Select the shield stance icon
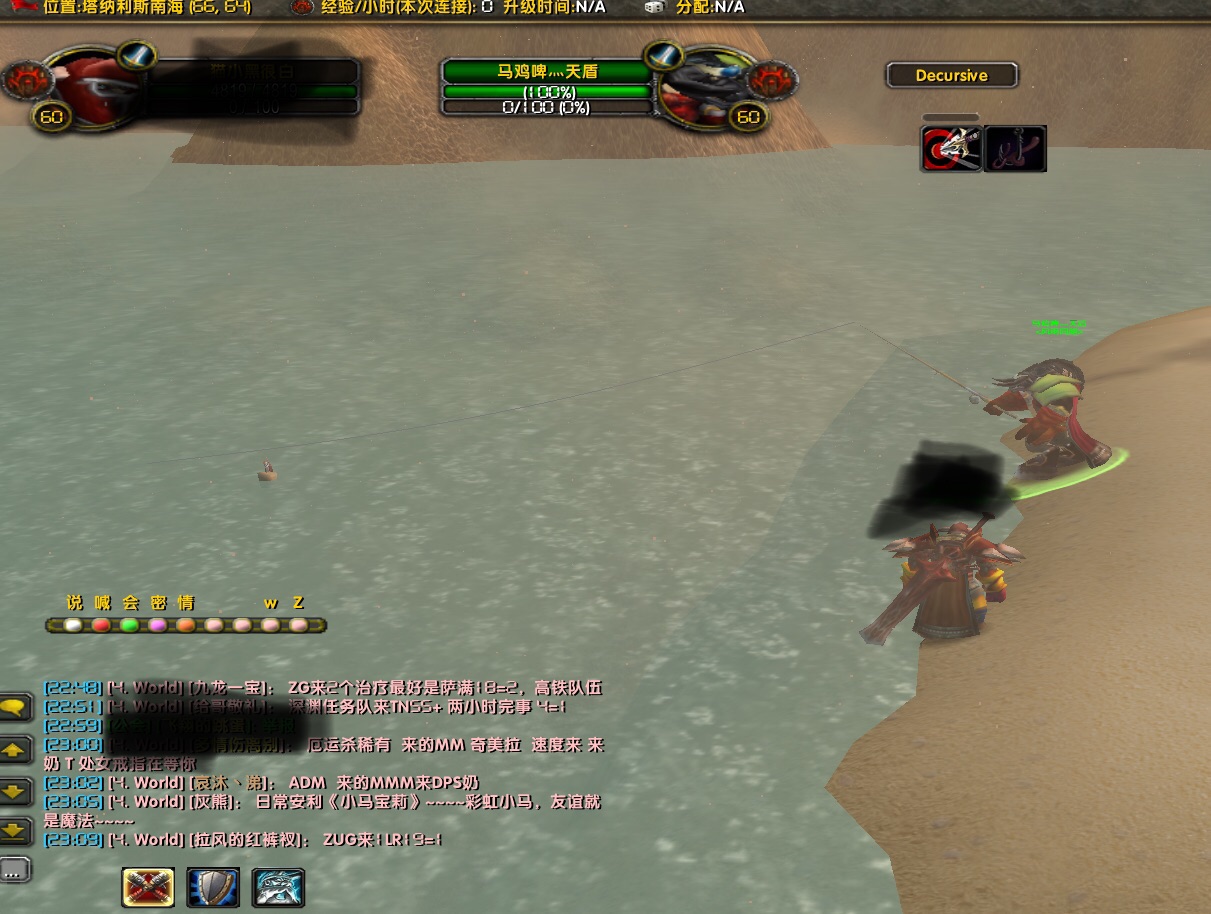 213,887
